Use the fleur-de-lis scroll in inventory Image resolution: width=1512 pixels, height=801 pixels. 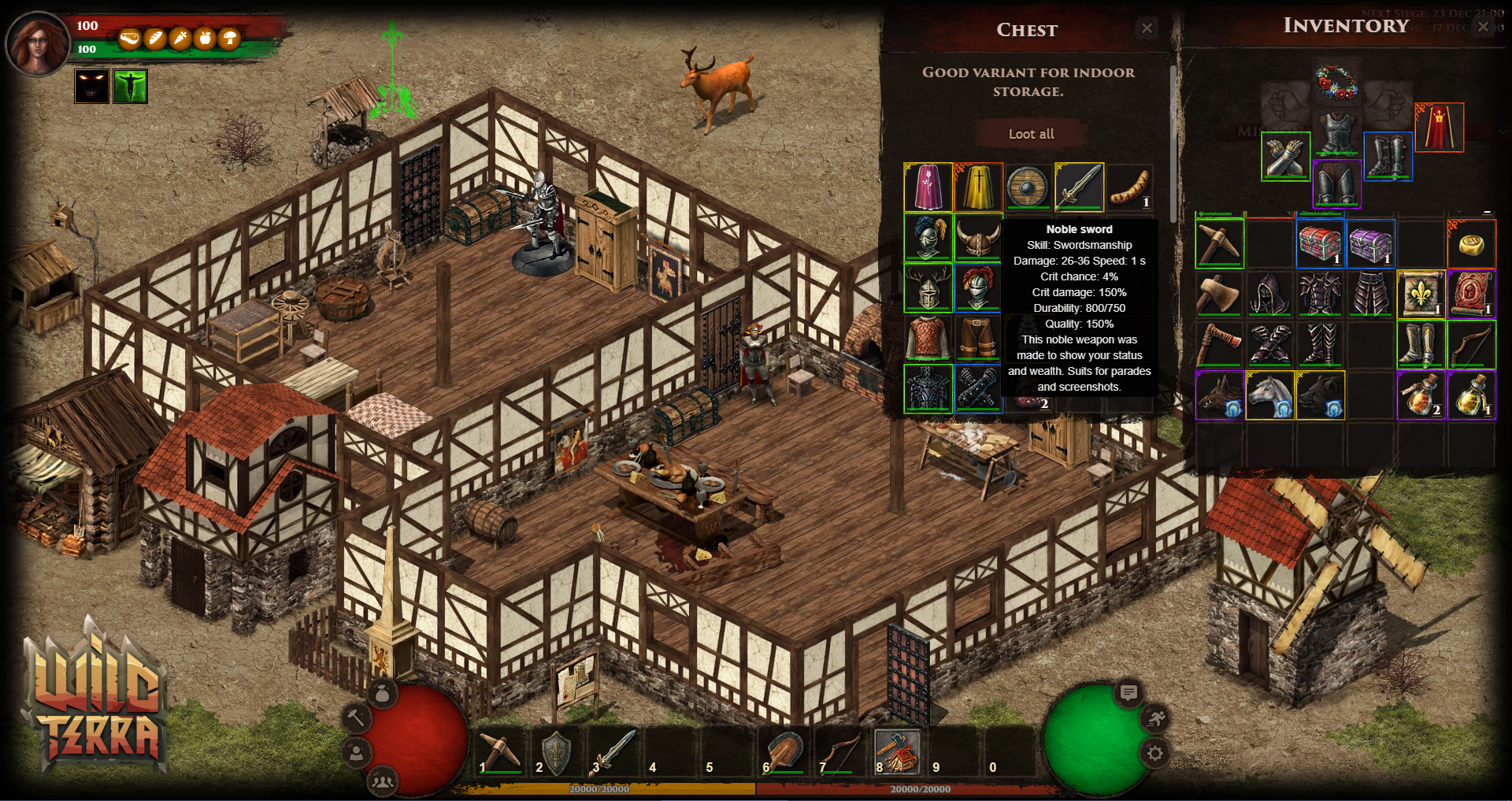(x=1420, y=294)
